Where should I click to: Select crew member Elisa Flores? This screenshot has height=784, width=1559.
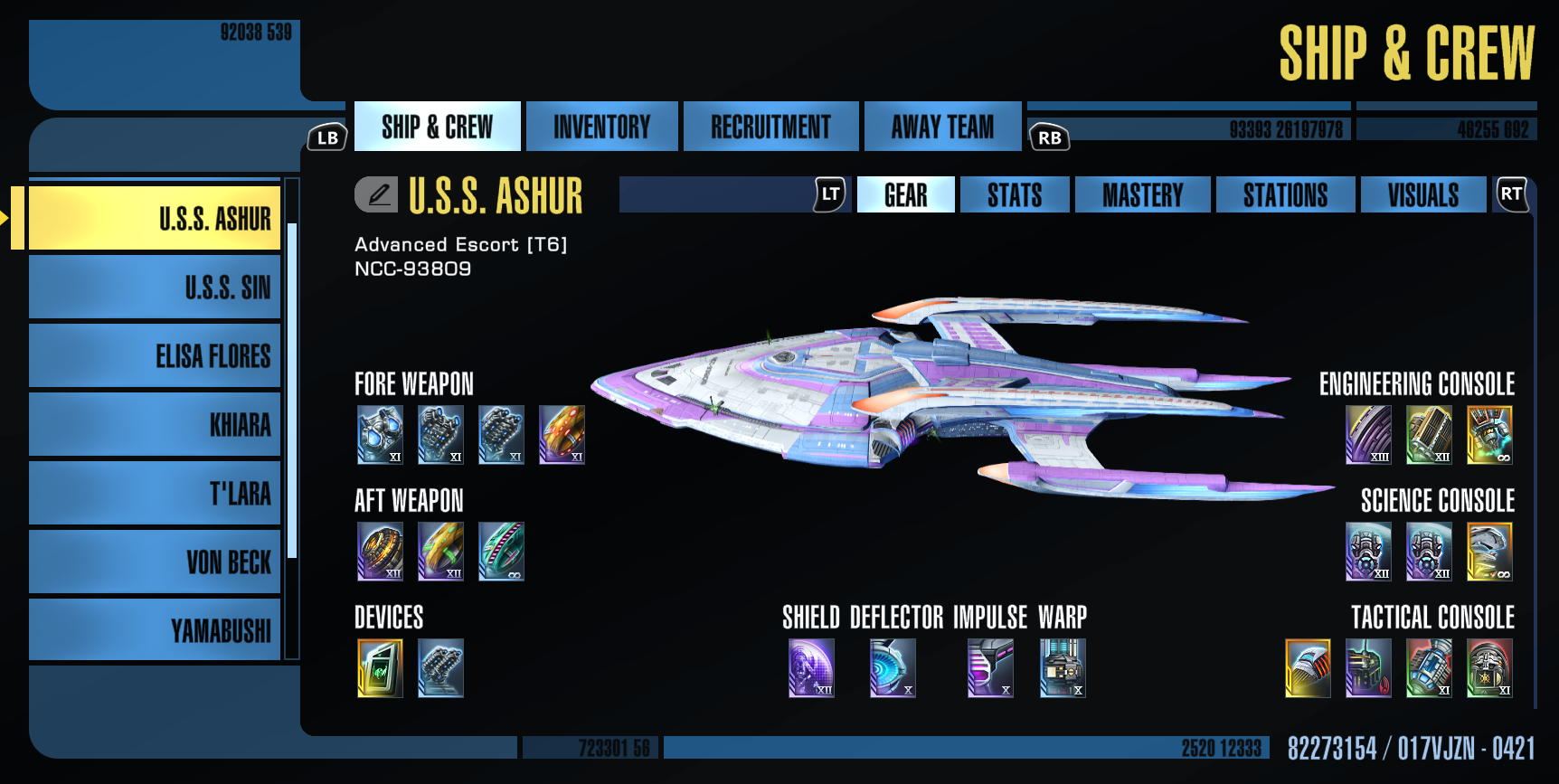pos(155,356)
